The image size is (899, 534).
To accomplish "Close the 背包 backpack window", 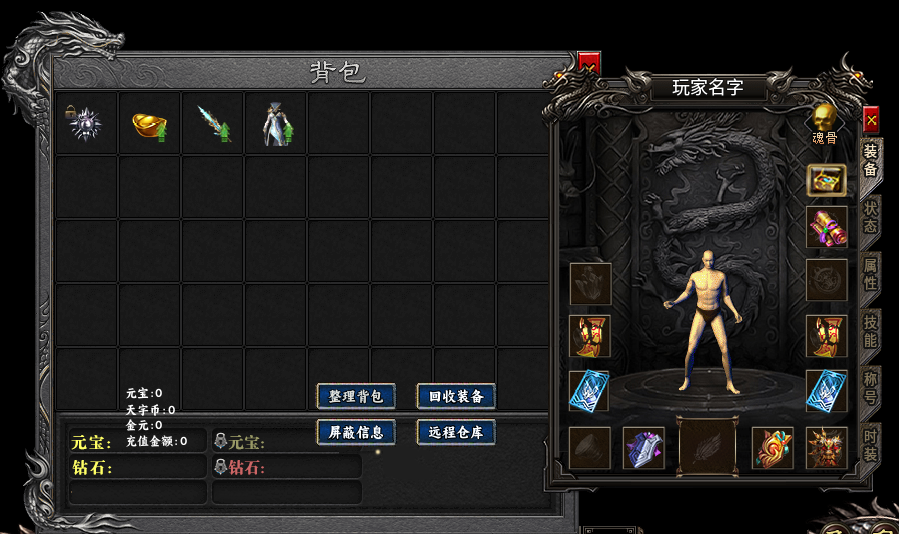I will (589, 63).
